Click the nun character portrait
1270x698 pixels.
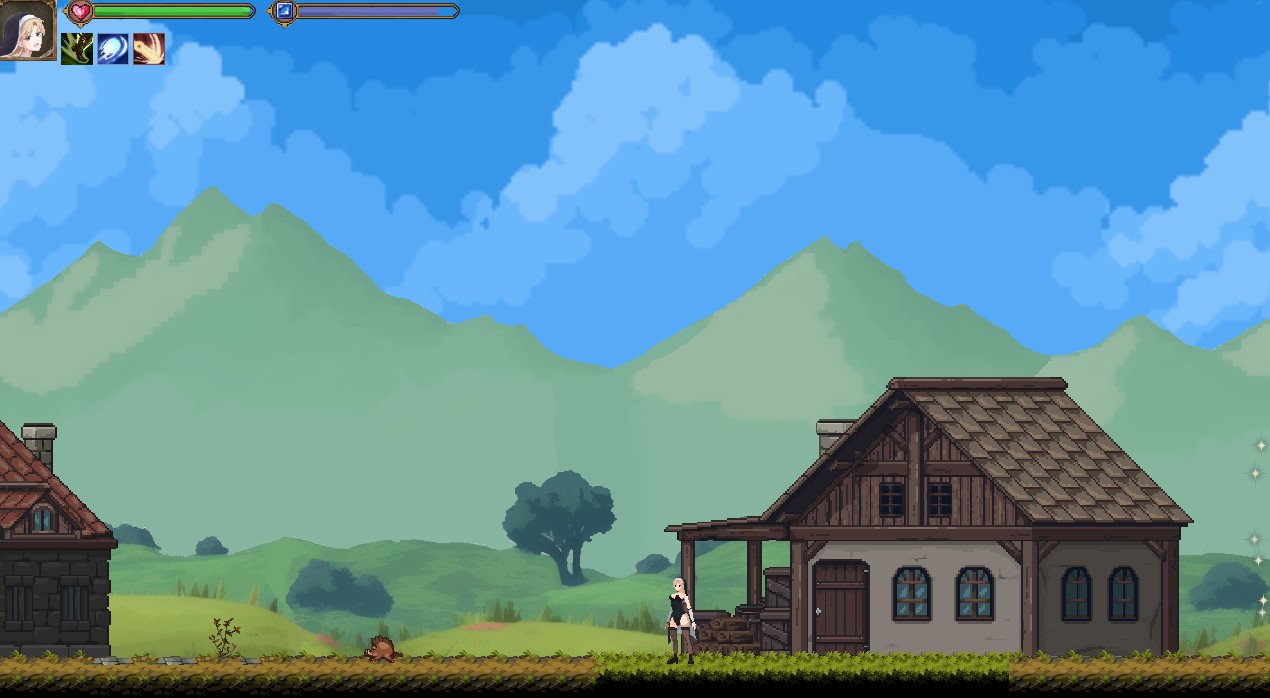(27, 29)
